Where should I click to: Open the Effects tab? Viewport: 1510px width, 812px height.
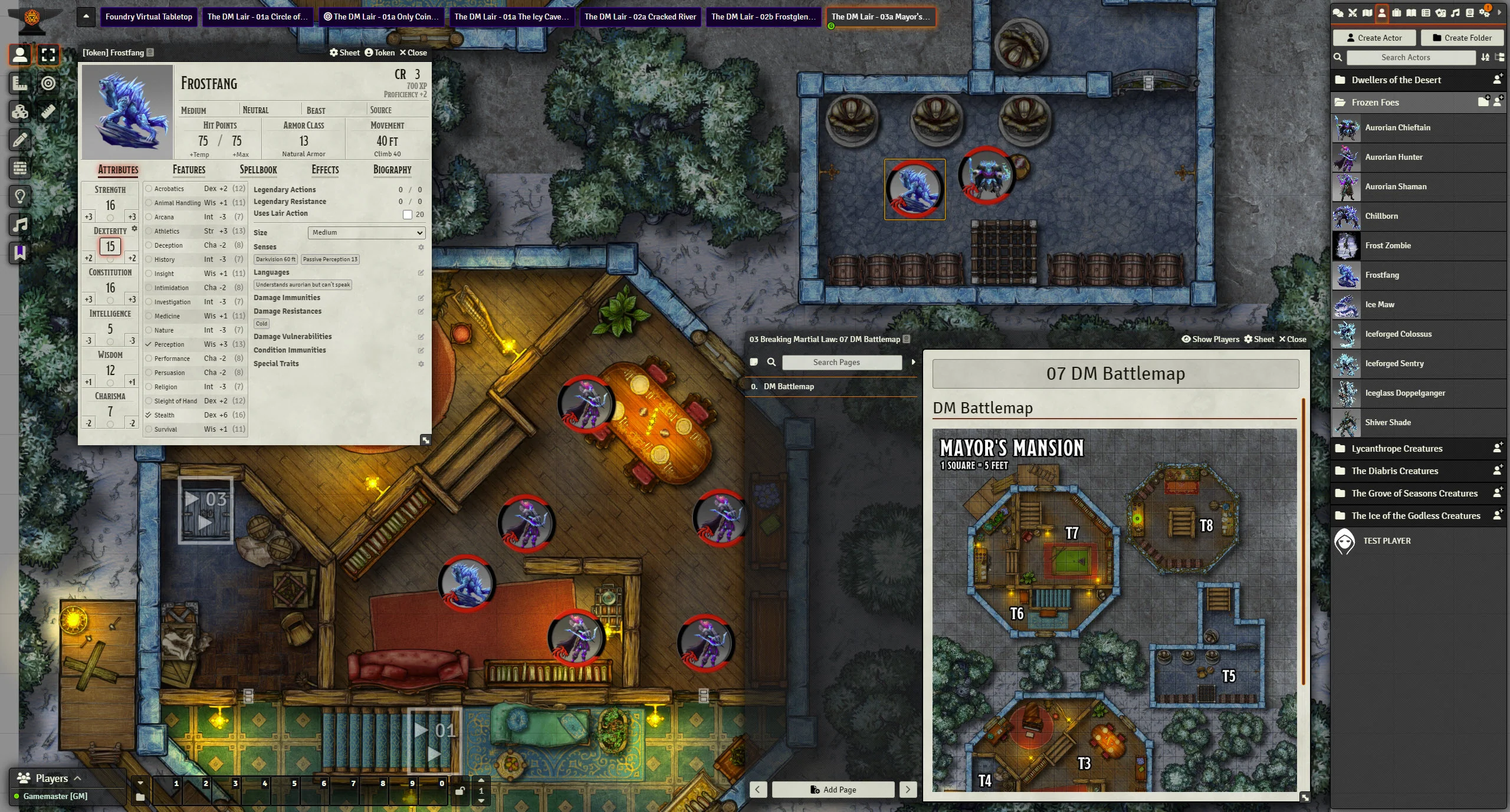click(x=325, y=170)
